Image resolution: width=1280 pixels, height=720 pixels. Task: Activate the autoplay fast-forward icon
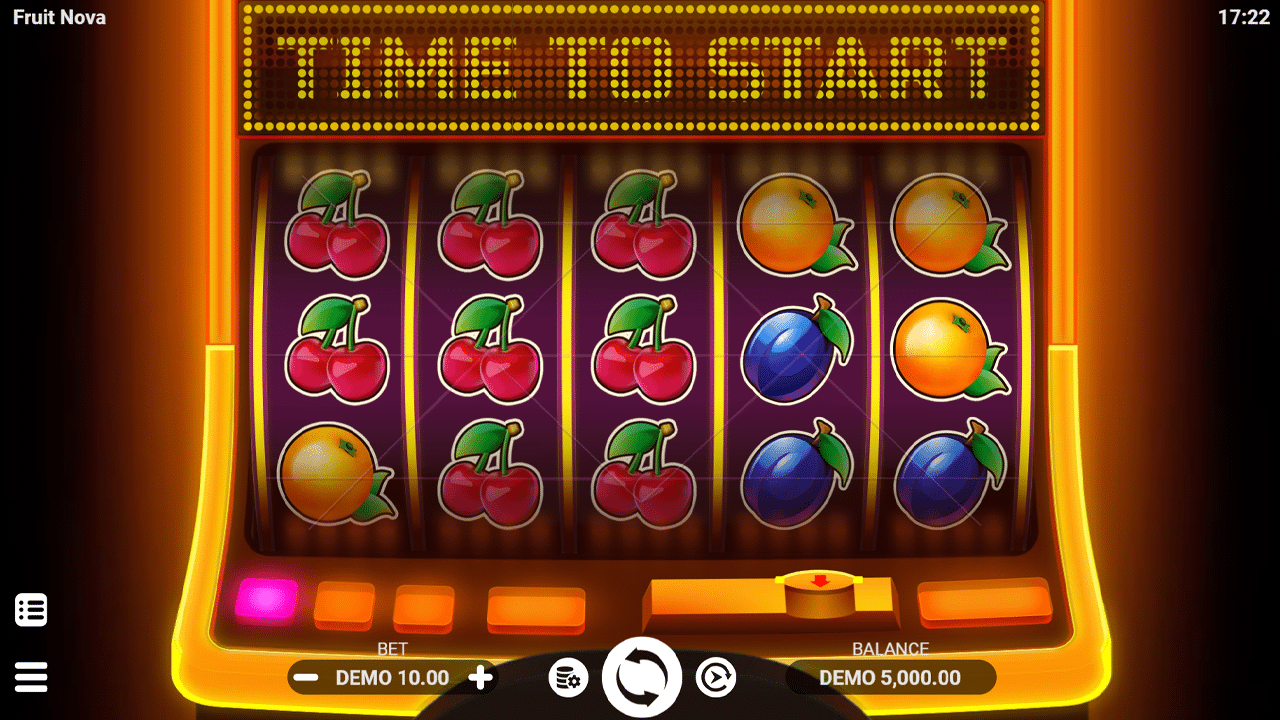[718, 677]
